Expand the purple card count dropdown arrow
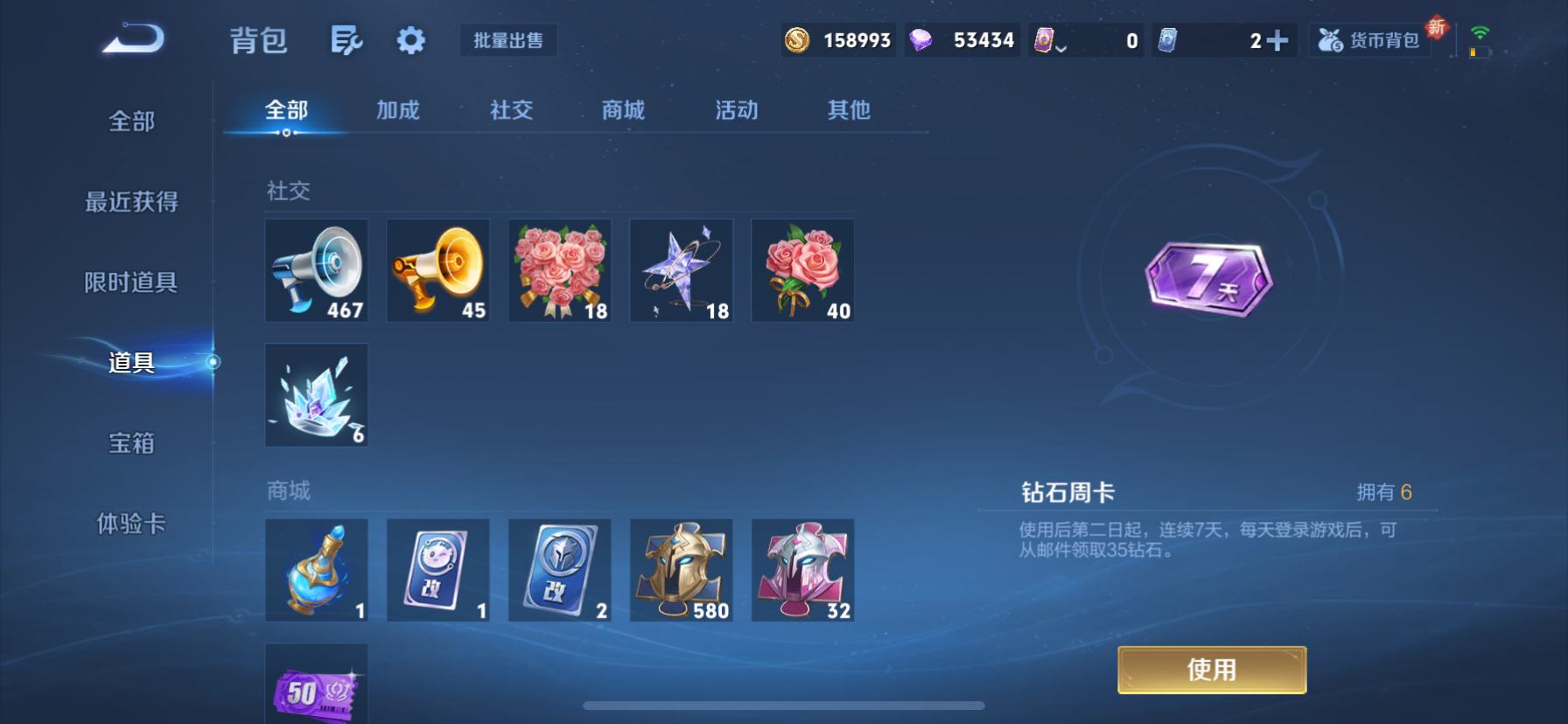The height and width of the screenshot is (724, 1568). [x=1064, y=49]
